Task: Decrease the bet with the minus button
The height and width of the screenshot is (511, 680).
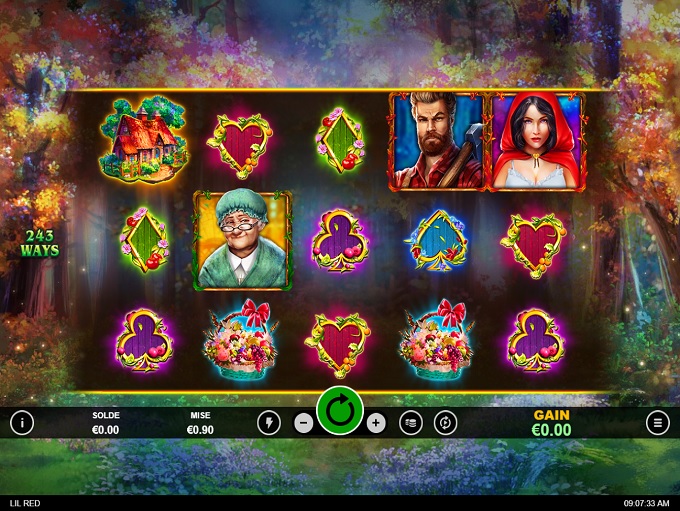Action: coord(304,423)
